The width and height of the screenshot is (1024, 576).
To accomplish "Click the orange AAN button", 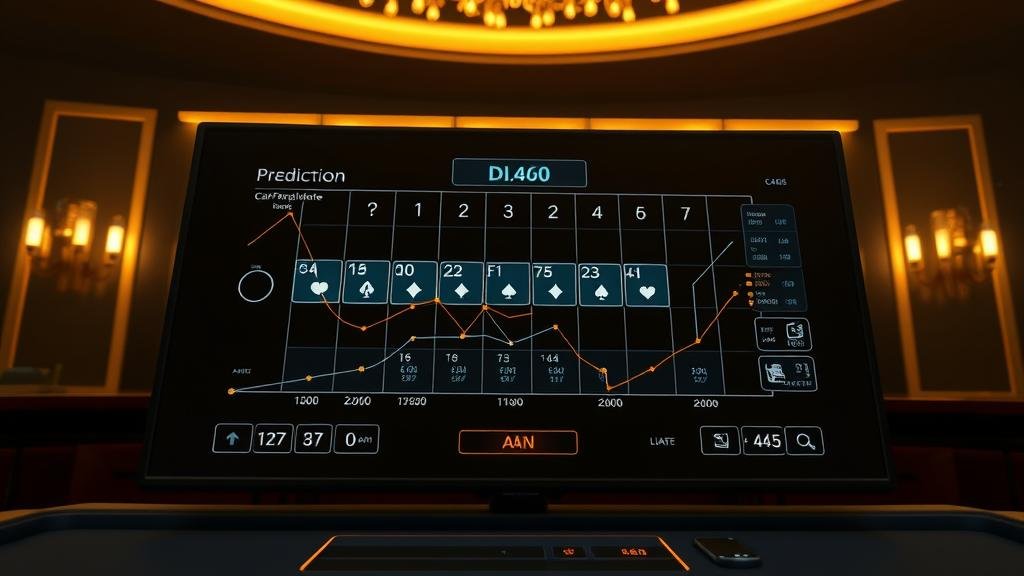I will (x=517, y=442).
